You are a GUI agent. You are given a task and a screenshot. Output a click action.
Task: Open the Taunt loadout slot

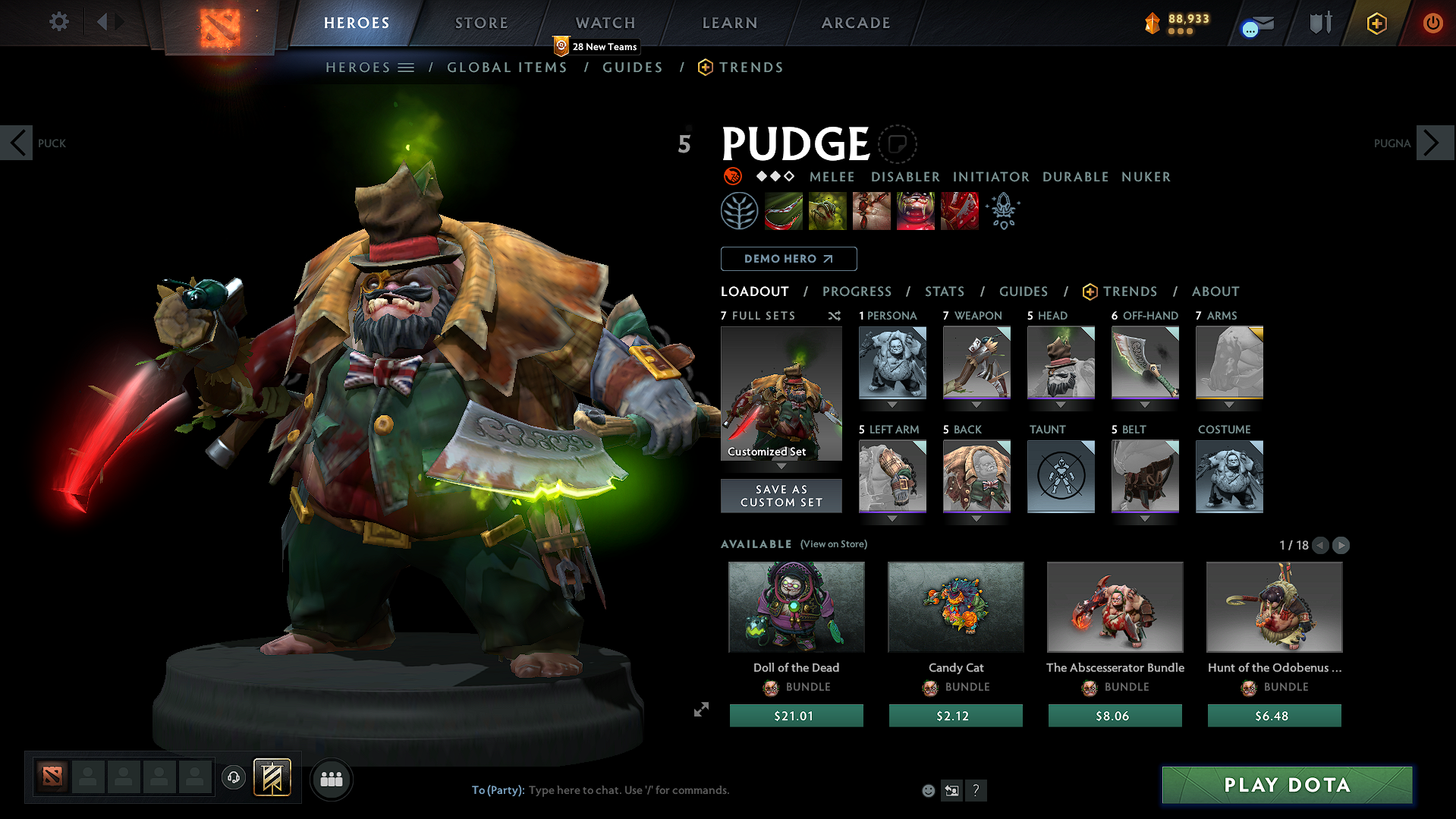click(x=1061, y=477)
